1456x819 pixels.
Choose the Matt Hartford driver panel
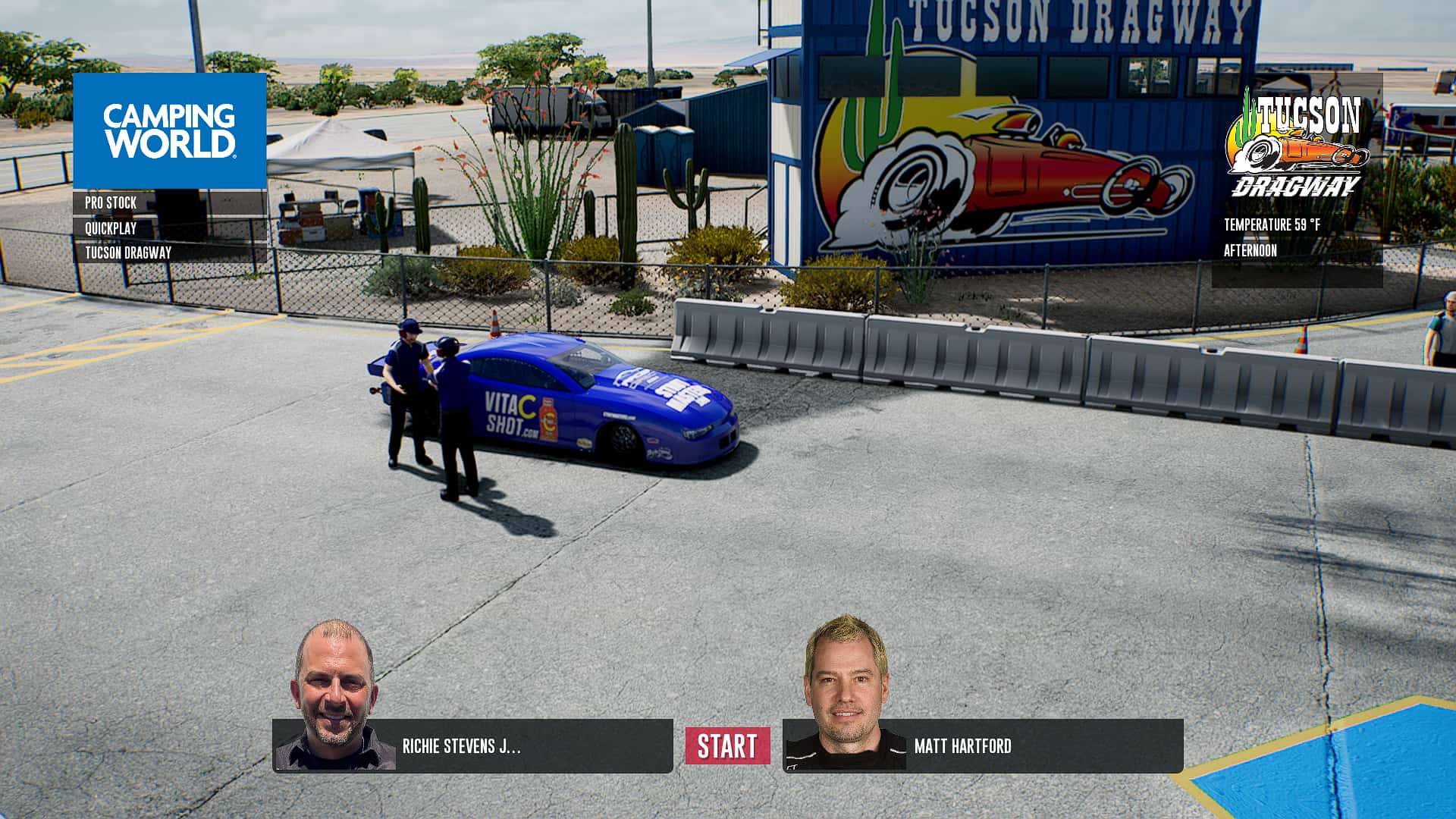click(983, 746)
